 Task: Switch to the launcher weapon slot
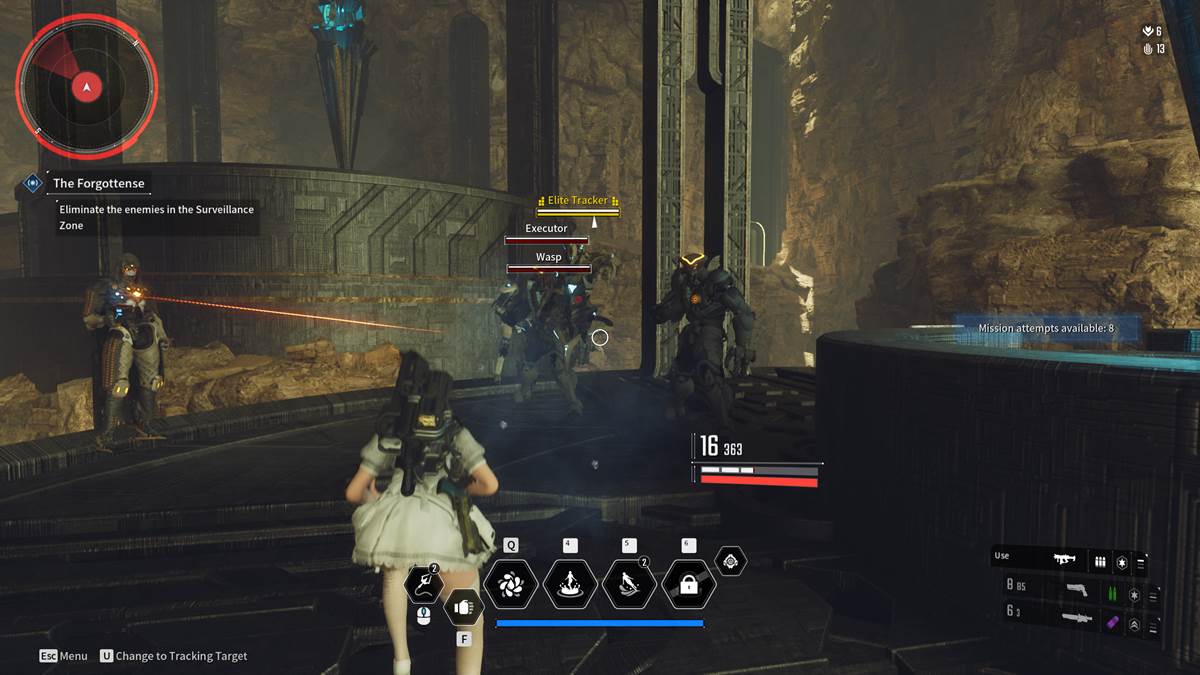[1076, 621]
